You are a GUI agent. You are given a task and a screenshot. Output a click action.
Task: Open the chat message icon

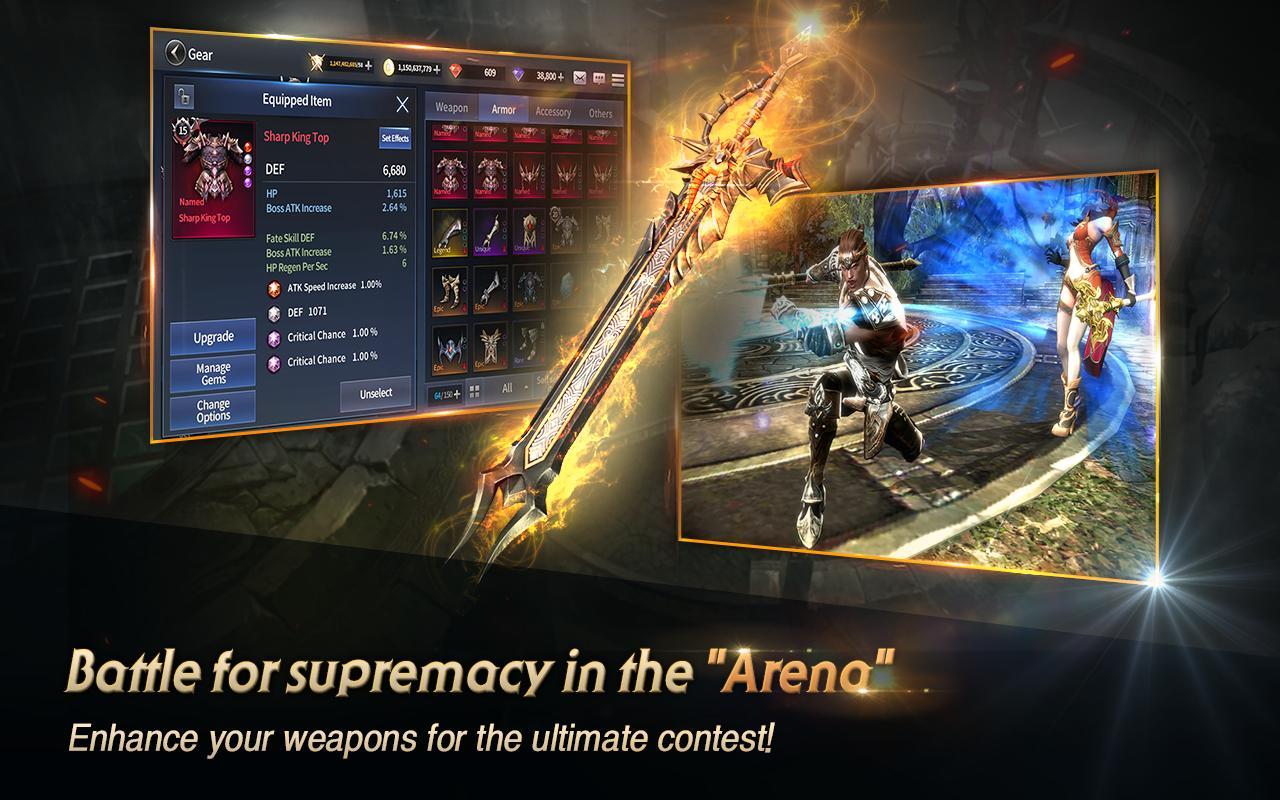coord(599,79)
